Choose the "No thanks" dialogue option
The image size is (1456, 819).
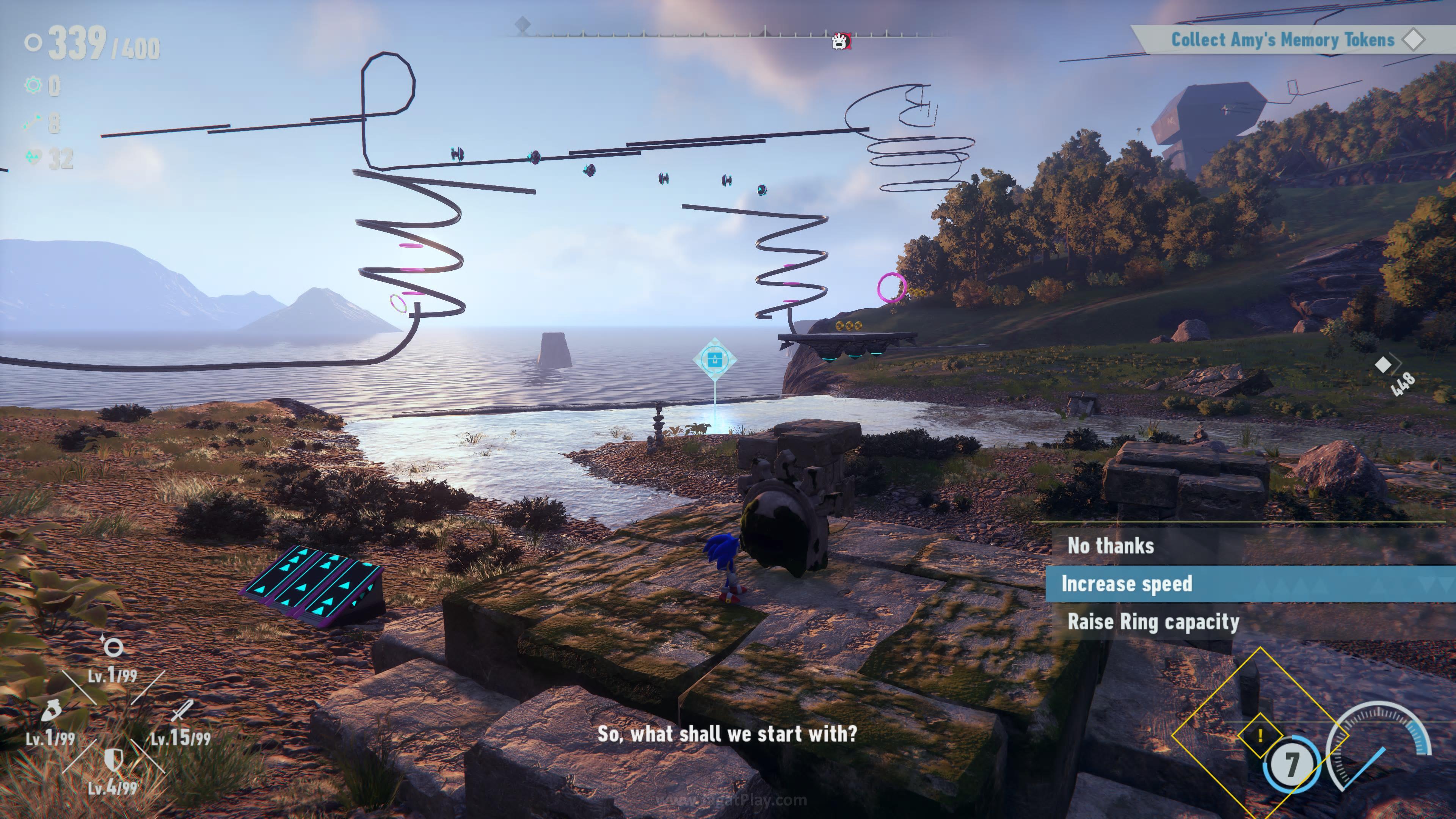pyautogui.click(x=1110, y=546)
